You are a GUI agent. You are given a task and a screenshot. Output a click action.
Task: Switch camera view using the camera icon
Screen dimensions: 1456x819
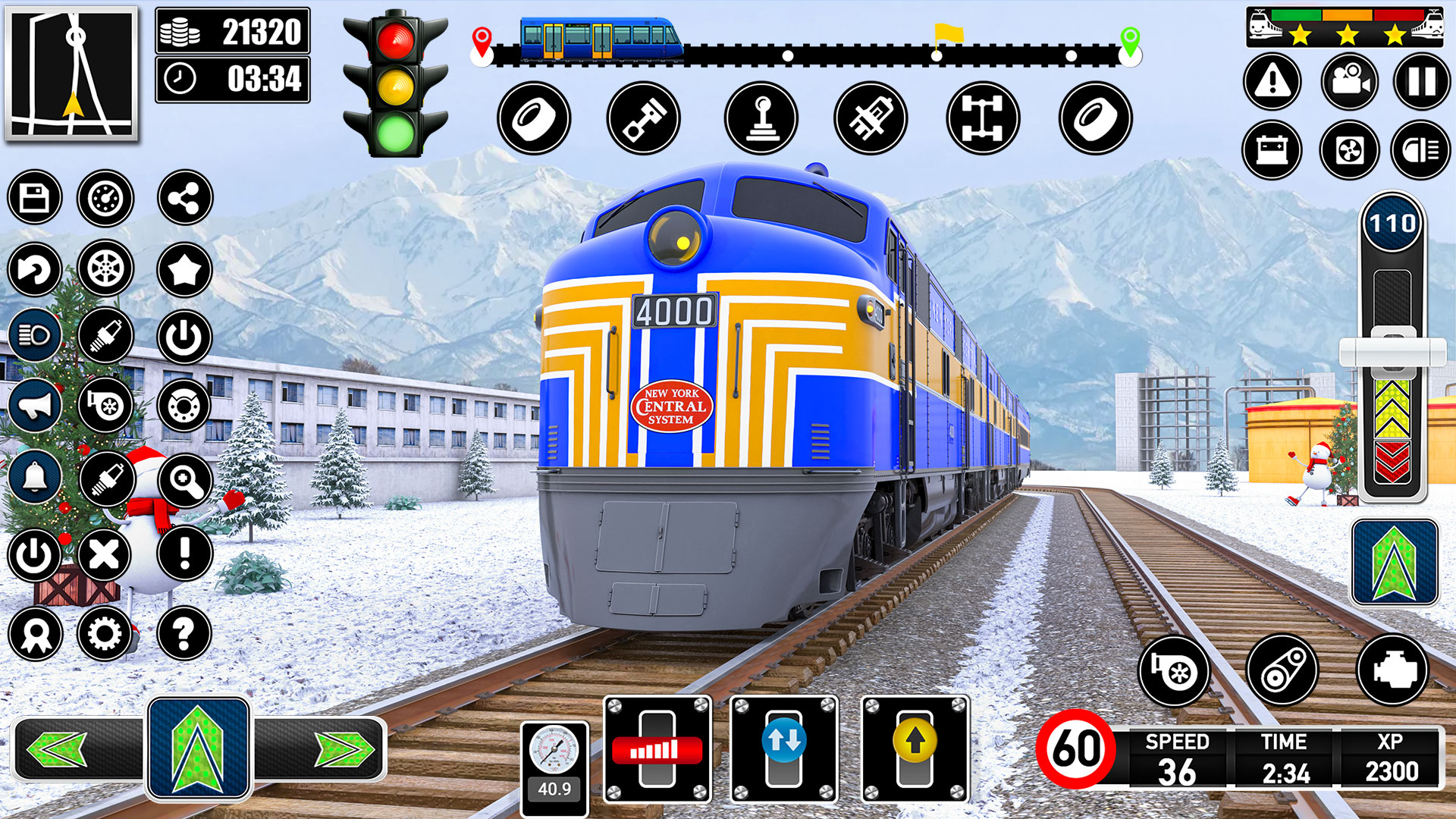tap(1351, 82)
